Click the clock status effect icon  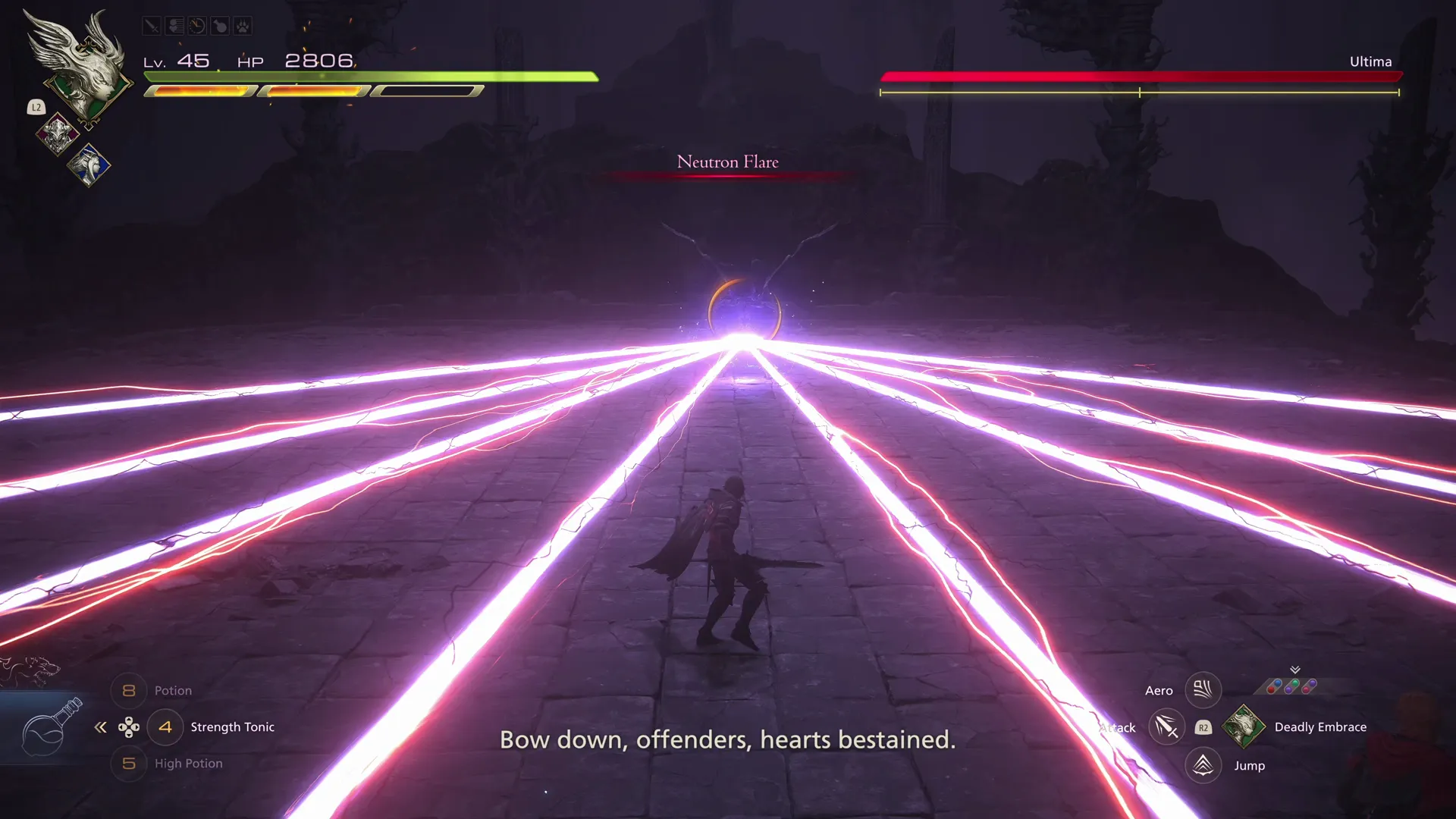(x=196, y=25)
